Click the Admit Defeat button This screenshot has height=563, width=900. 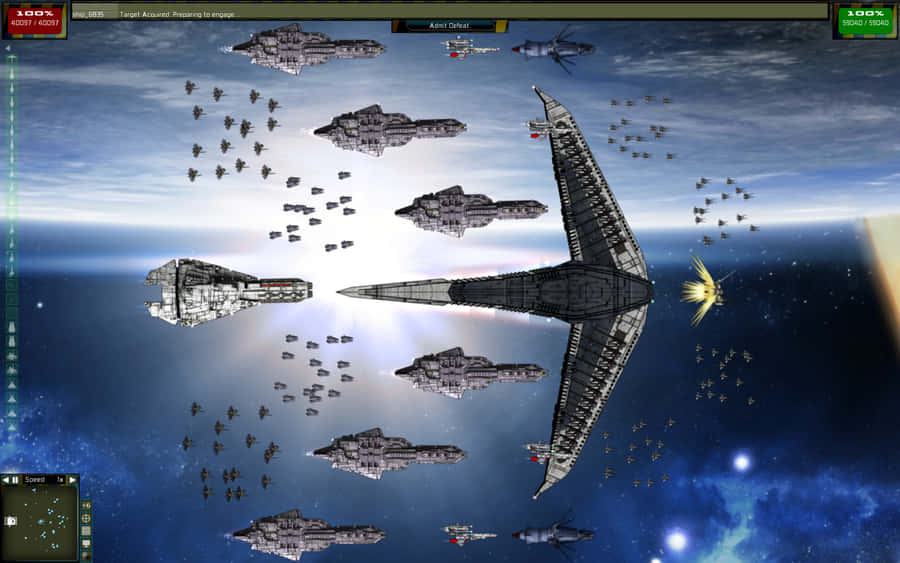click(449, 26)
